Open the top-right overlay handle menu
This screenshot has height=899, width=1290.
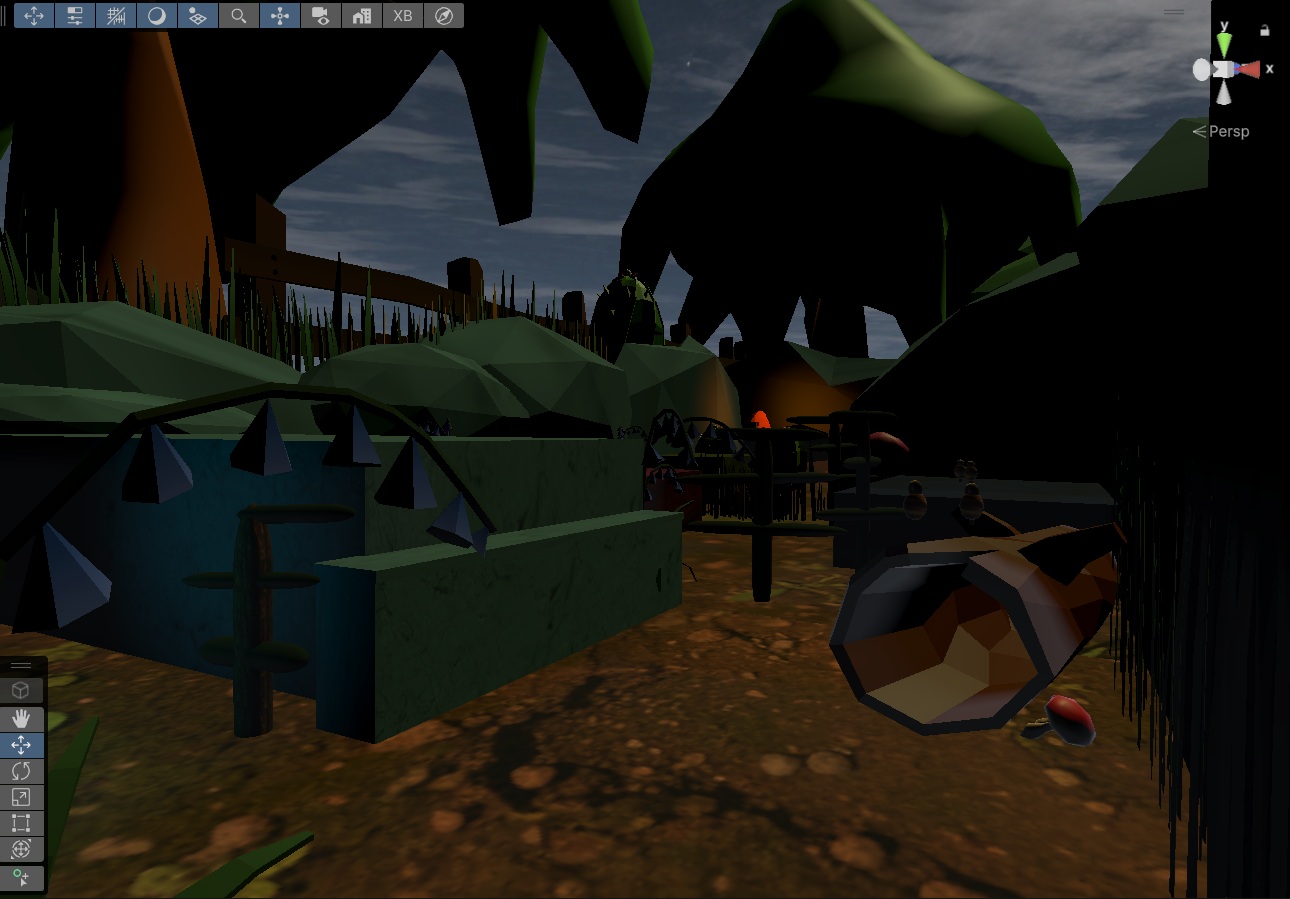(1173, 12)
